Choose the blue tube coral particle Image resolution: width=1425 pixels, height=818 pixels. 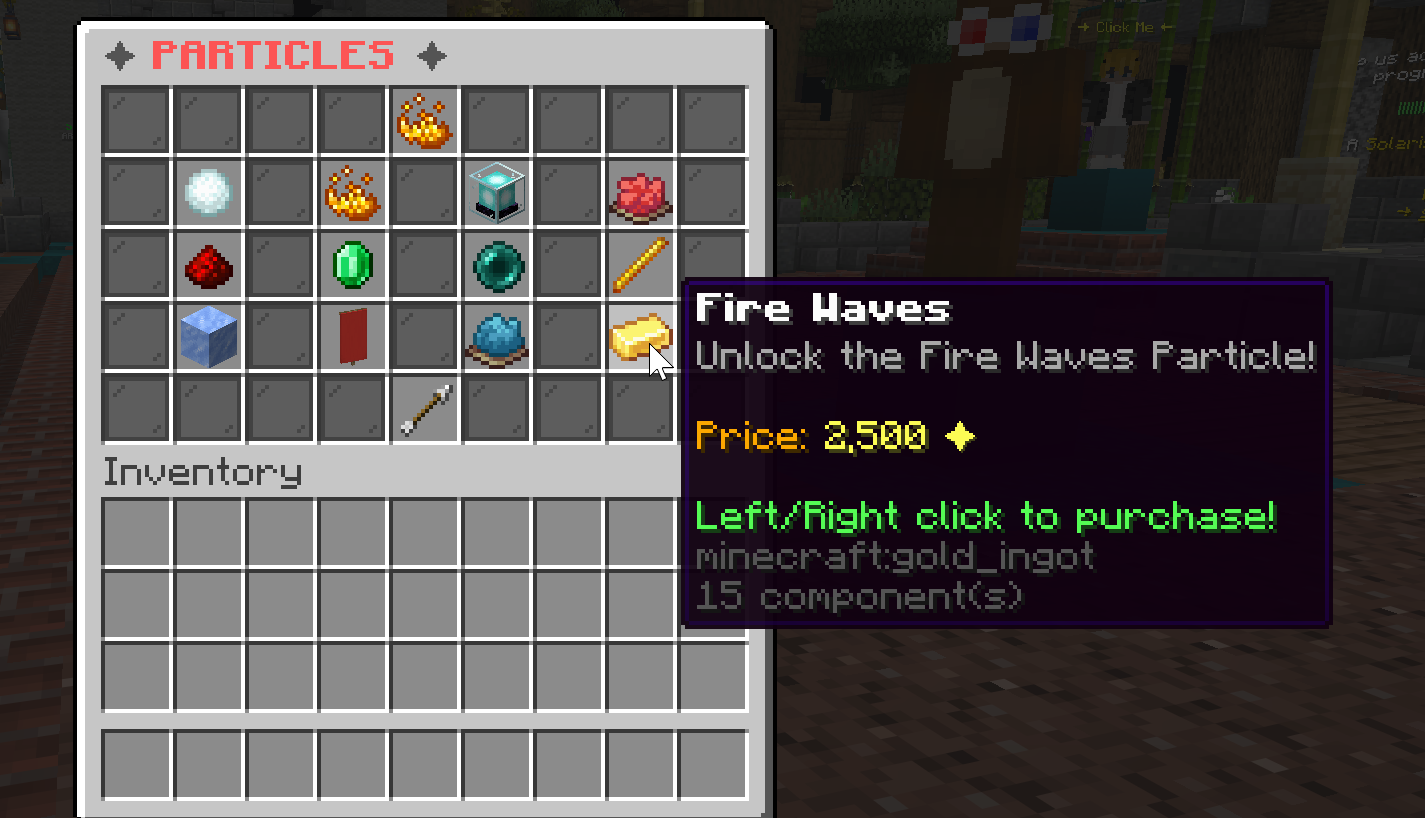pyautogui.click(x=496, y=337)
